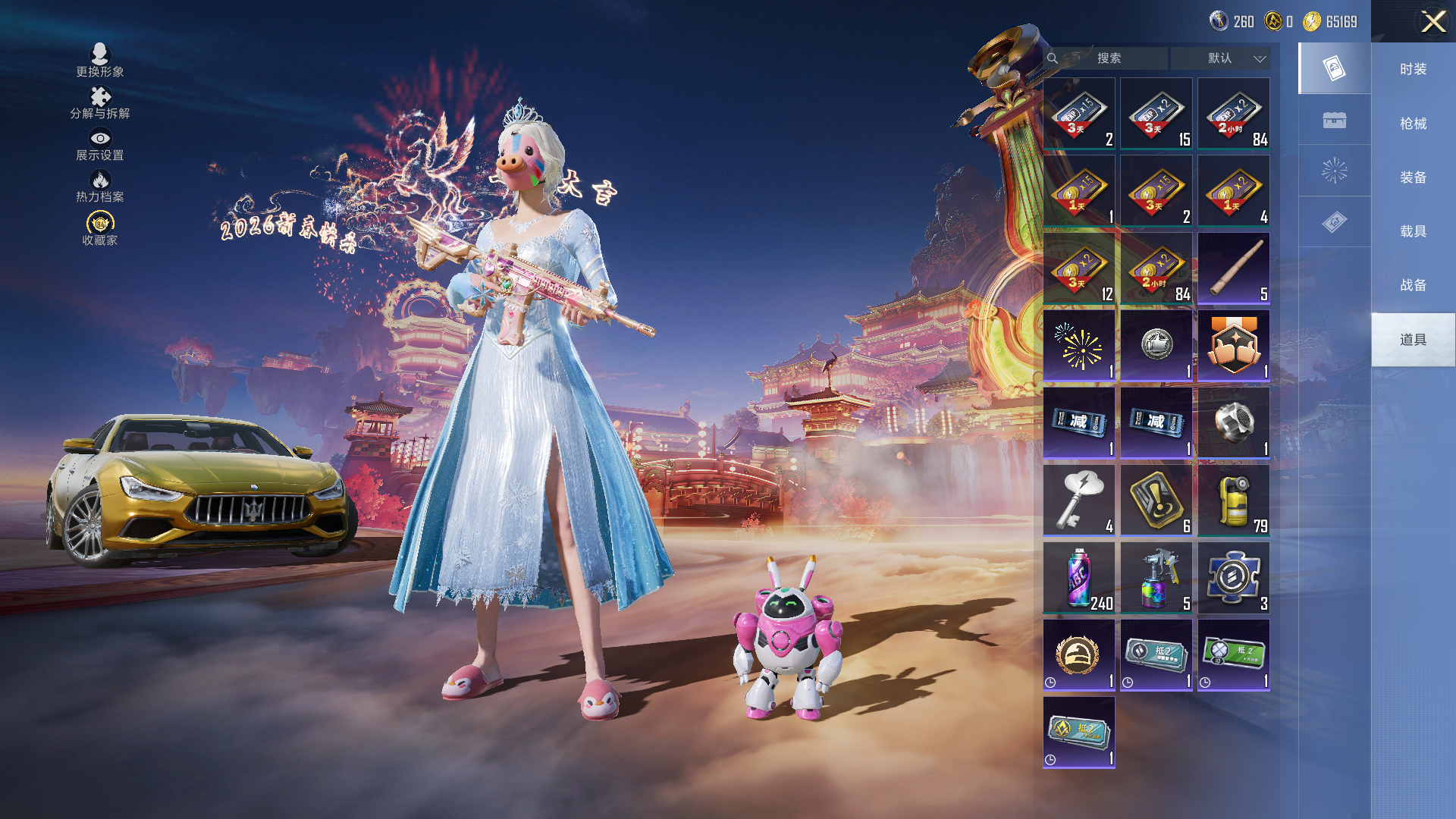Select the silver lightning key item
1456x819 pixels.
pos(1079,500)
